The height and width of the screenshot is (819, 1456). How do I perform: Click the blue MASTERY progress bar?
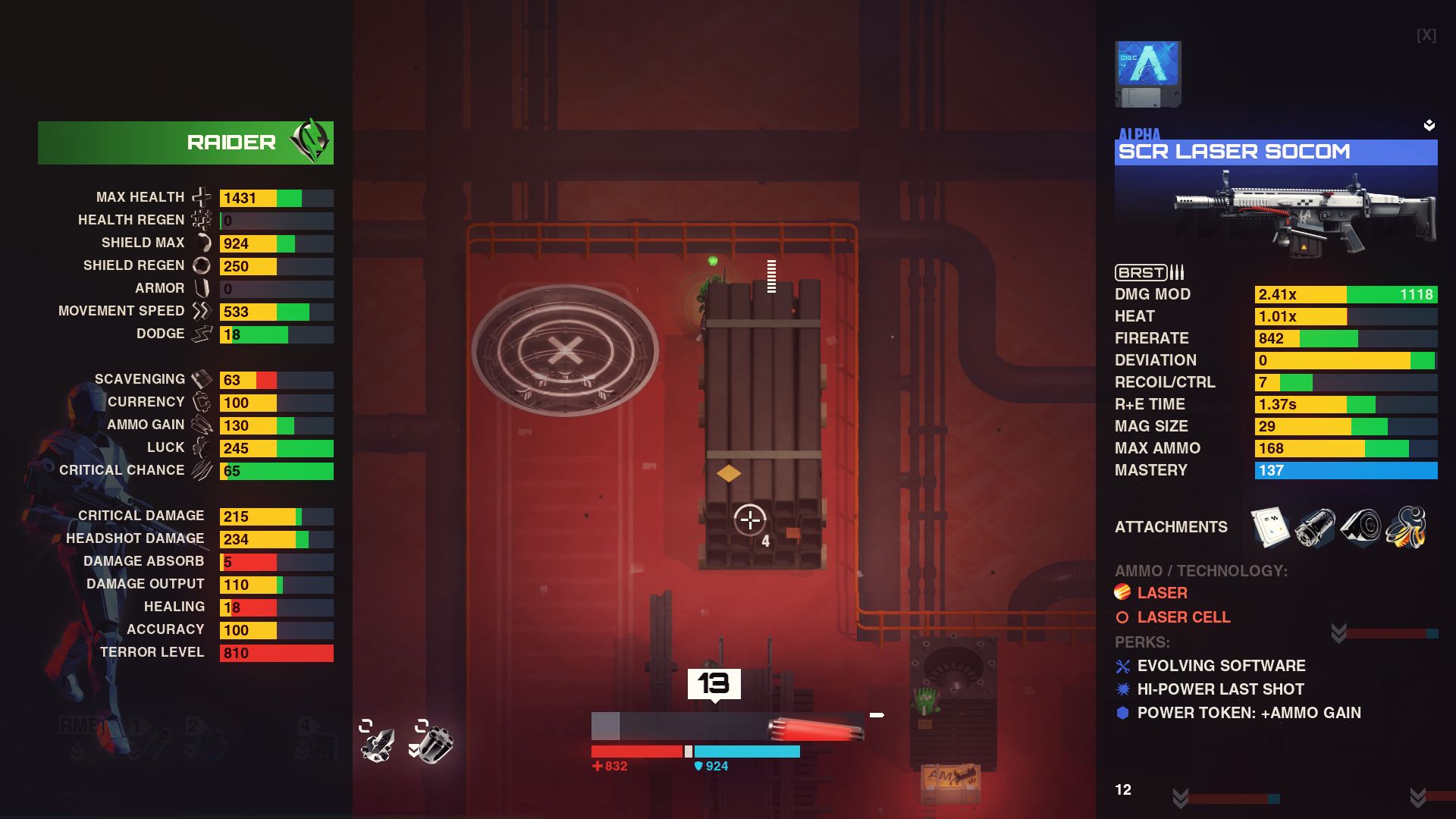tap(1347, 470)
